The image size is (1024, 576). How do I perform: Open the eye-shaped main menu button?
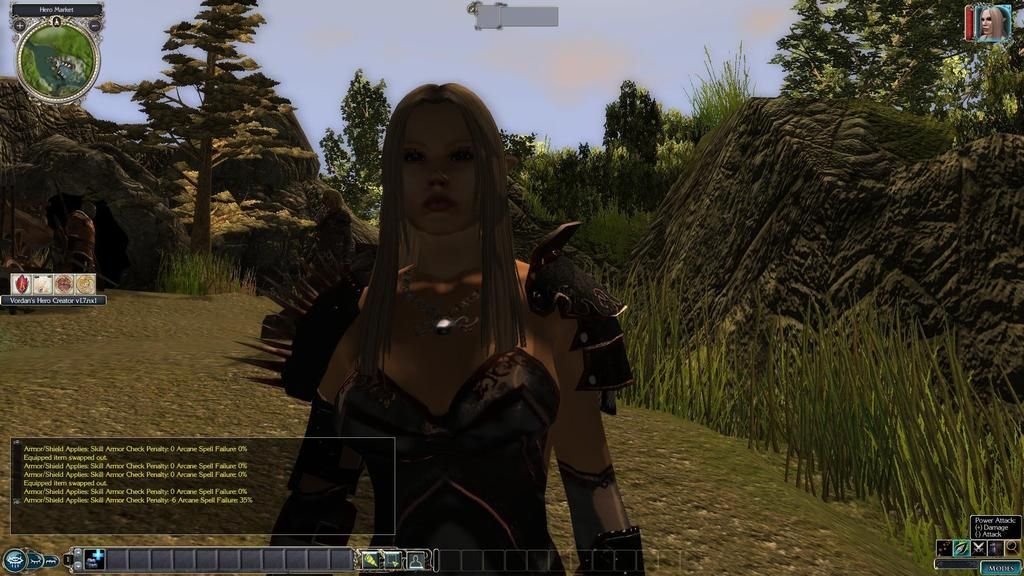pos(14,560)
